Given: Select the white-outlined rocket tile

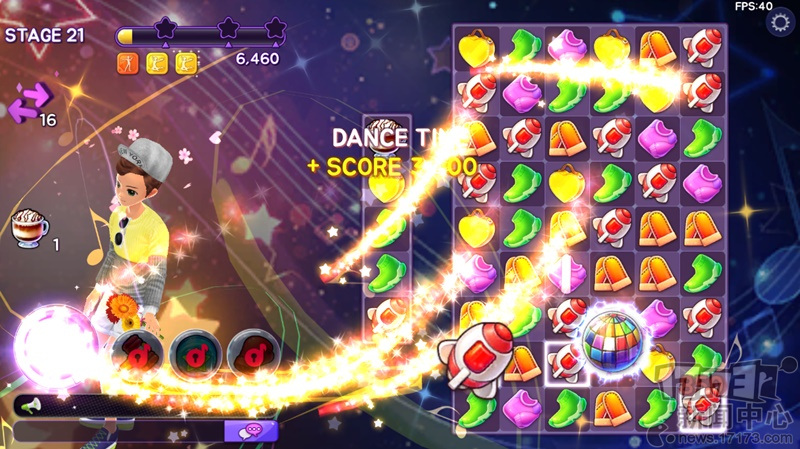Looking at the screenshot, I should [x=566, y=362].
